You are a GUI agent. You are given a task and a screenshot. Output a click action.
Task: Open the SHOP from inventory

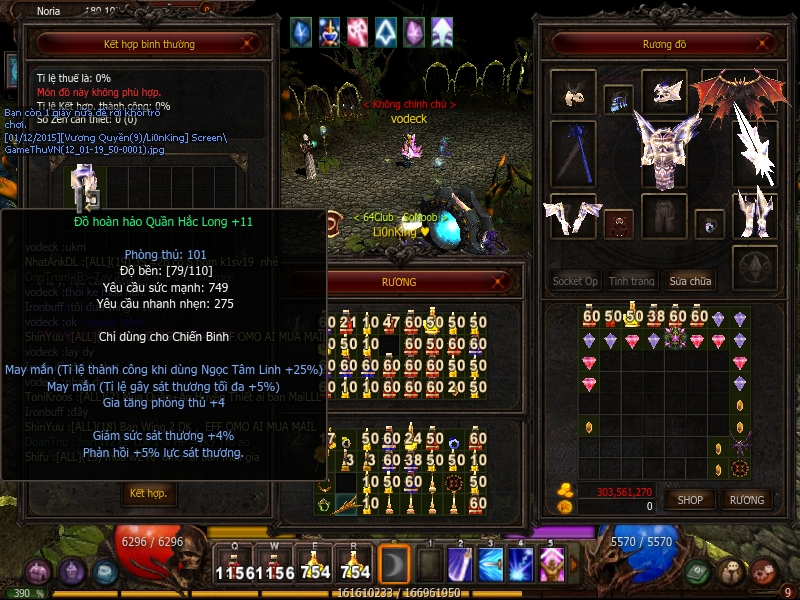pyautogui.click(x=690, y=499)
